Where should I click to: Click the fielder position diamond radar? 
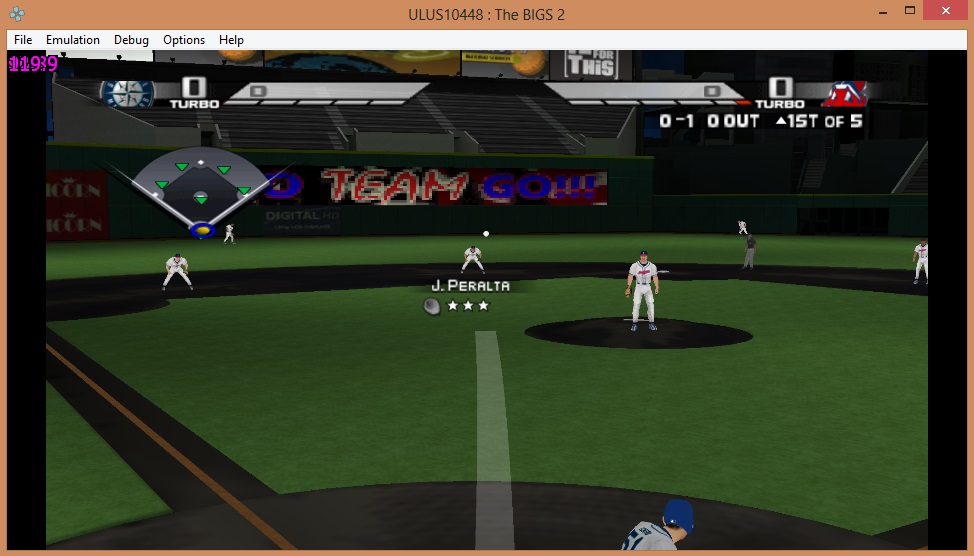(201, 192)
